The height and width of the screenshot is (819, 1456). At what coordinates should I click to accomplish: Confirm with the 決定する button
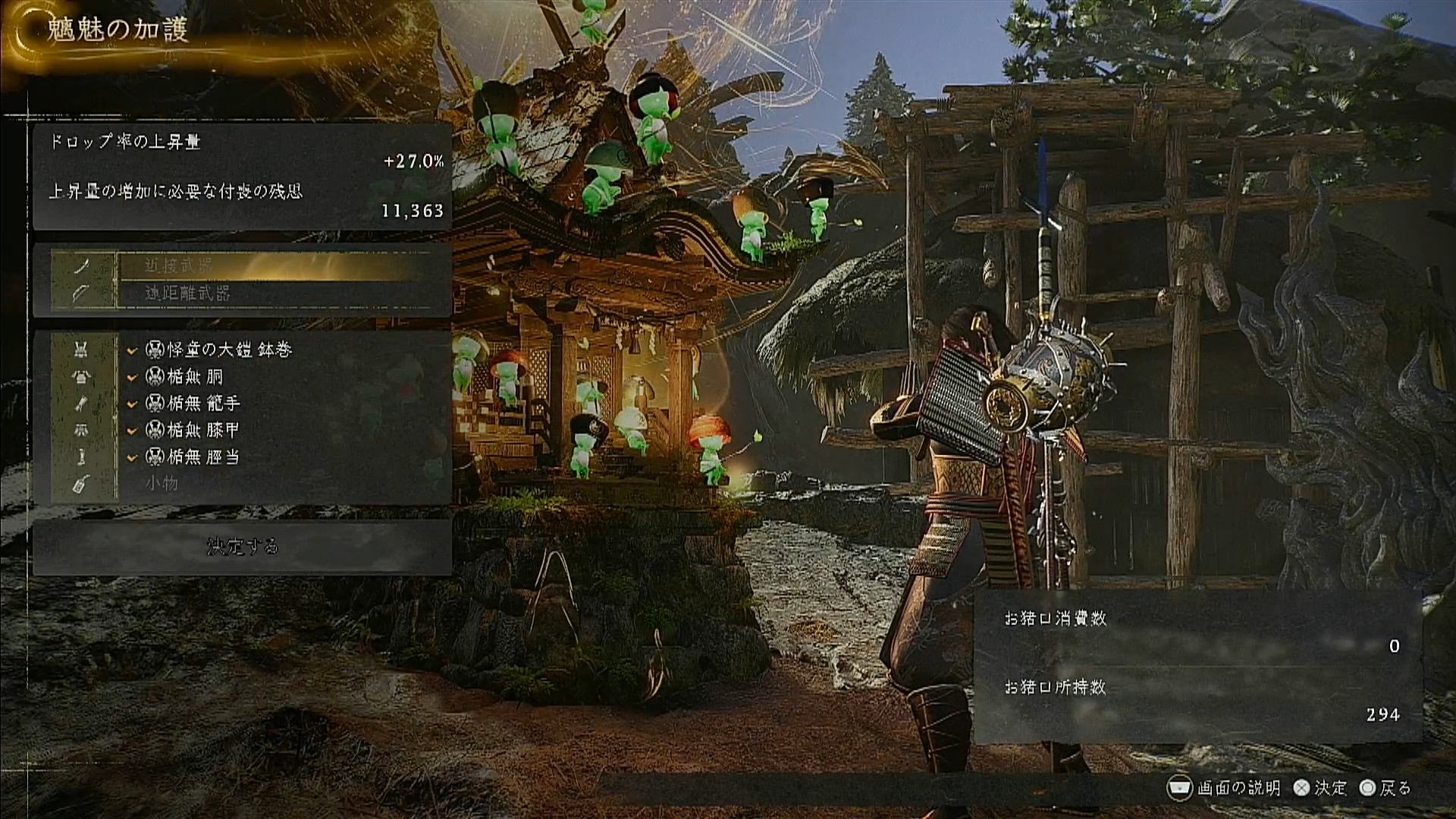click(243, 547)
